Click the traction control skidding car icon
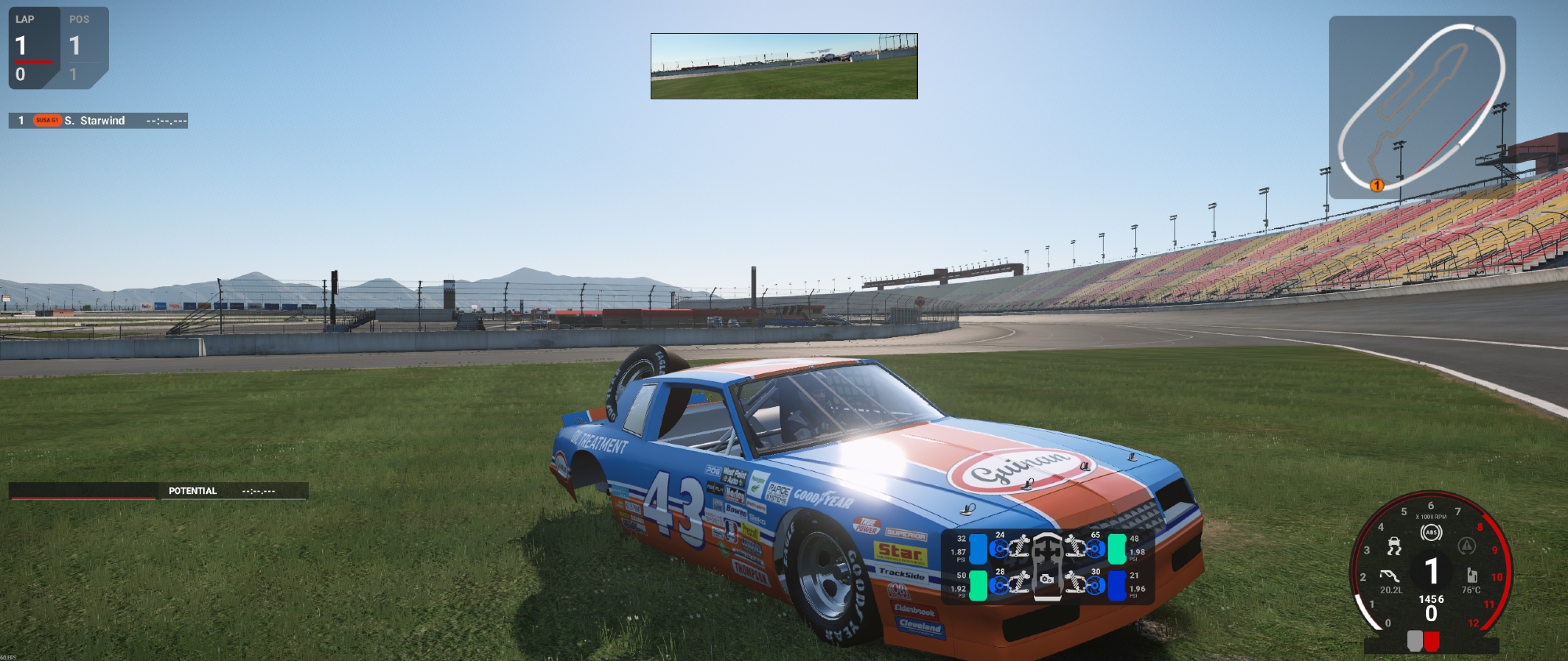The image size is (1568, 661). (1394, 546)
